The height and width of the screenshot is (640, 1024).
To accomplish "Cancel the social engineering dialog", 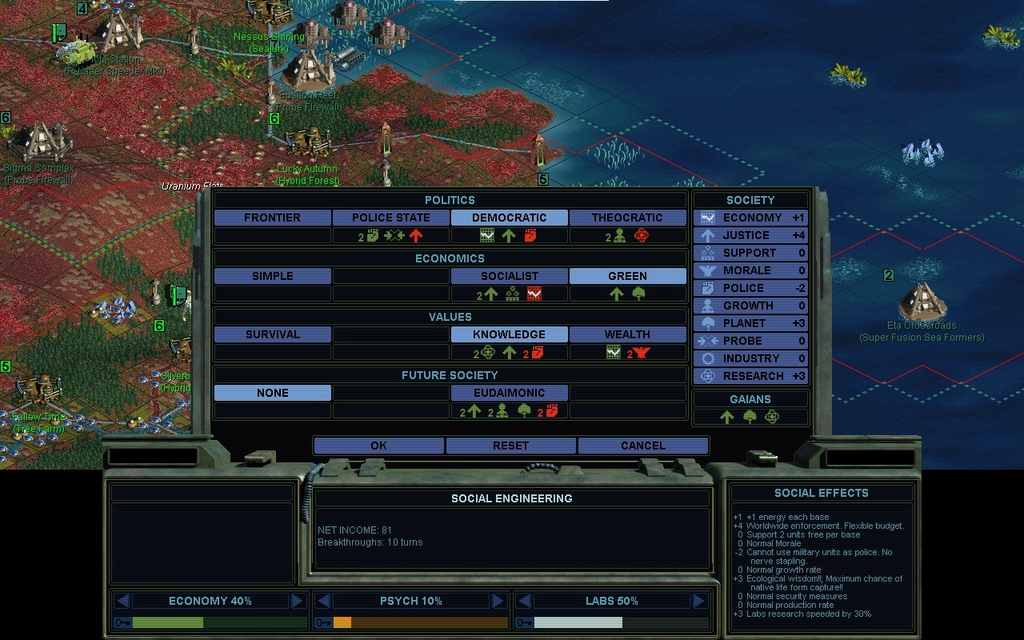I will click(642, 445).
